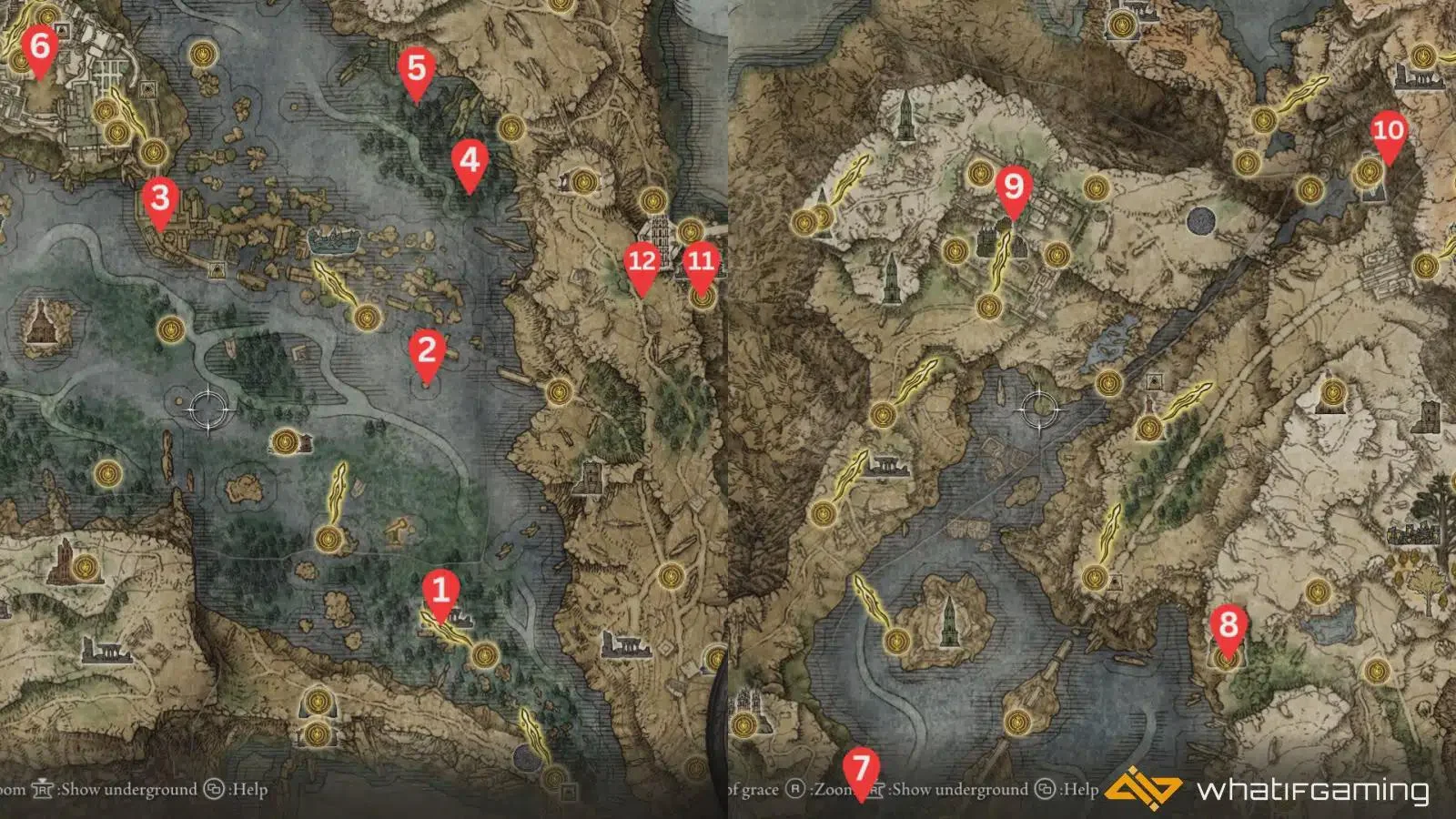
Task: Click marker 10 in the top-right corner
Action: tap(1388, 131)
